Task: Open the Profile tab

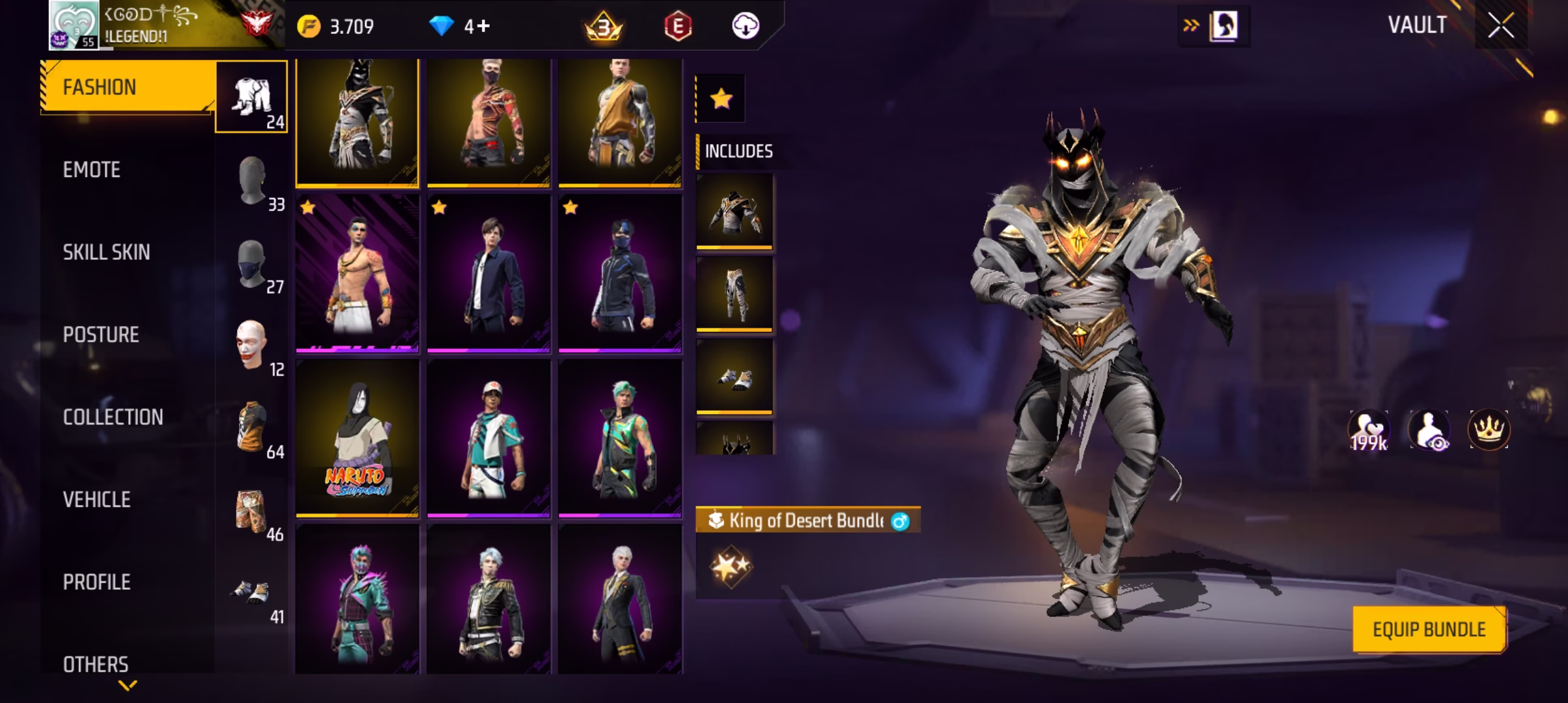Action: pos(96,582)
